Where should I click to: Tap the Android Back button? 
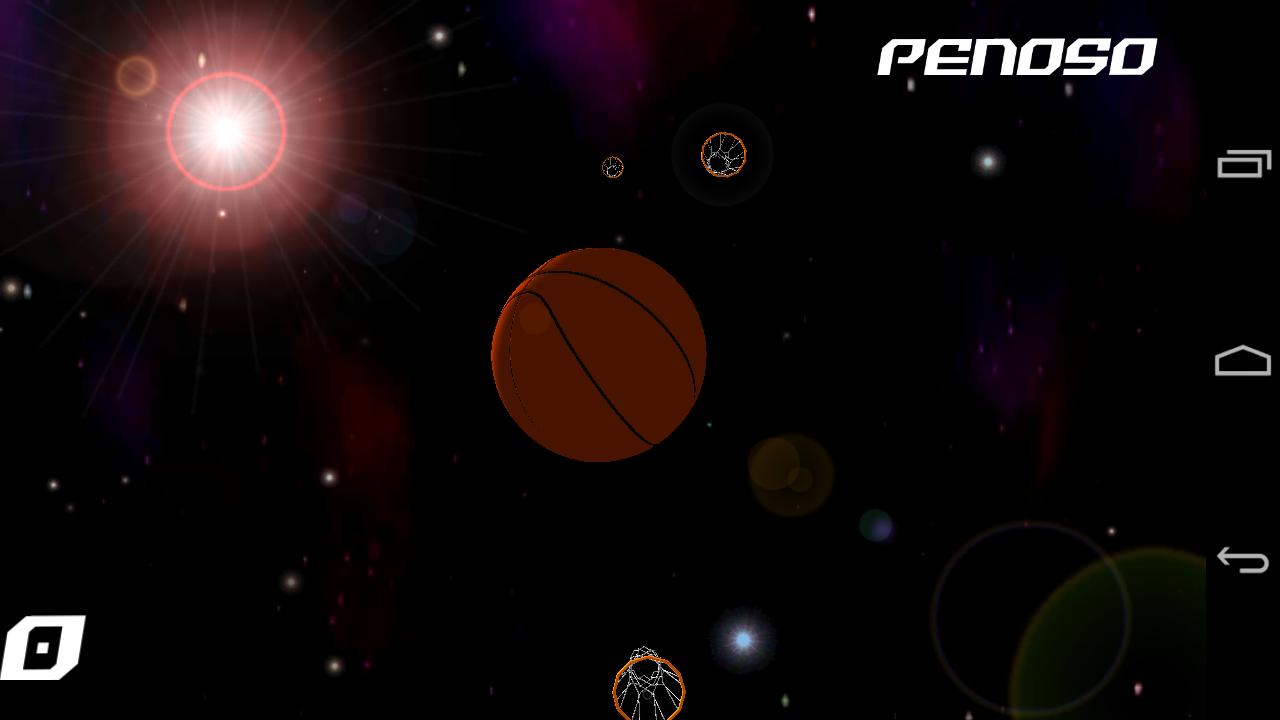tap(1242, 558)
